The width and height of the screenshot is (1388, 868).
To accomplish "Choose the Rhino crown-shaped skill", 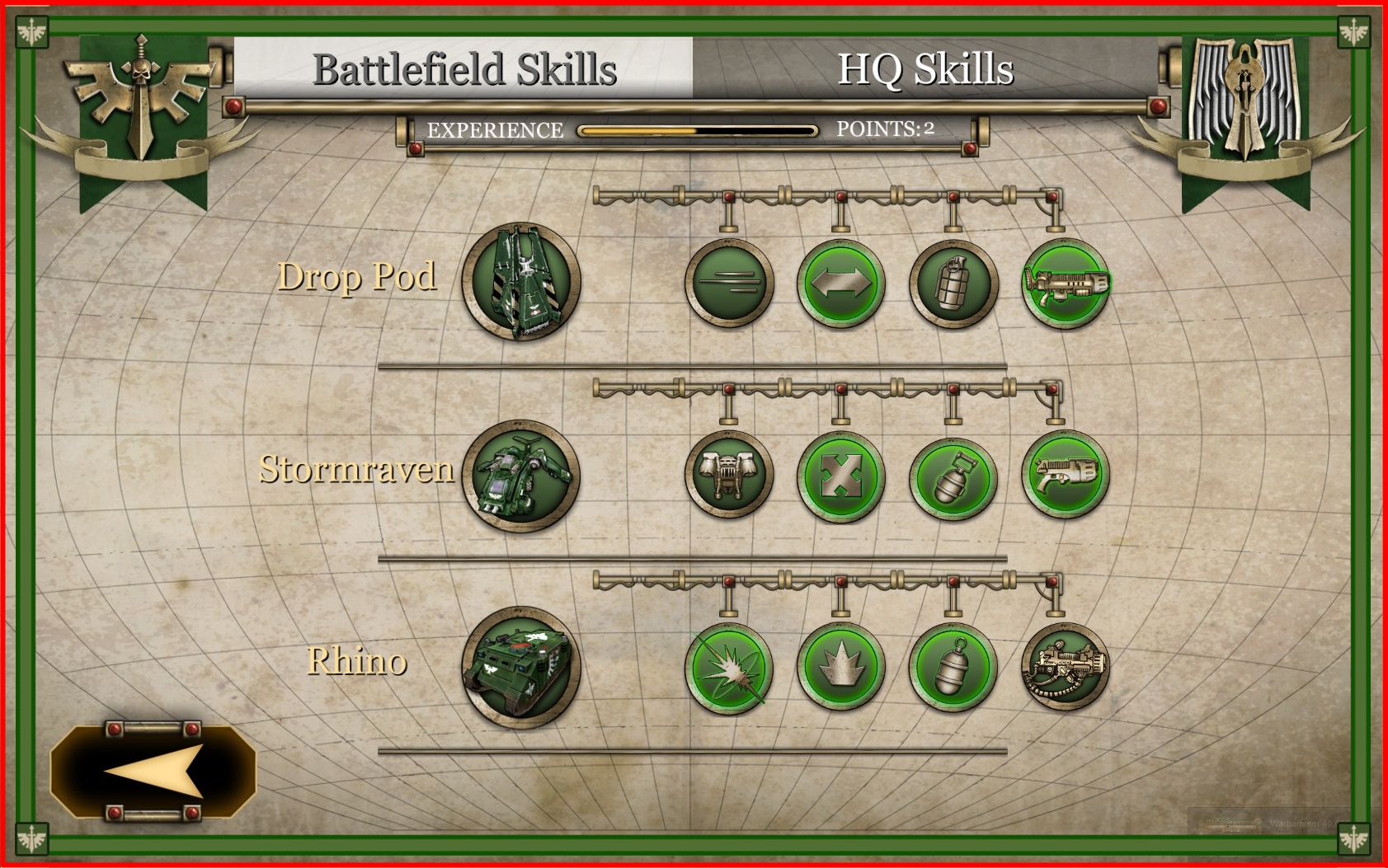I will coord(840,668).
